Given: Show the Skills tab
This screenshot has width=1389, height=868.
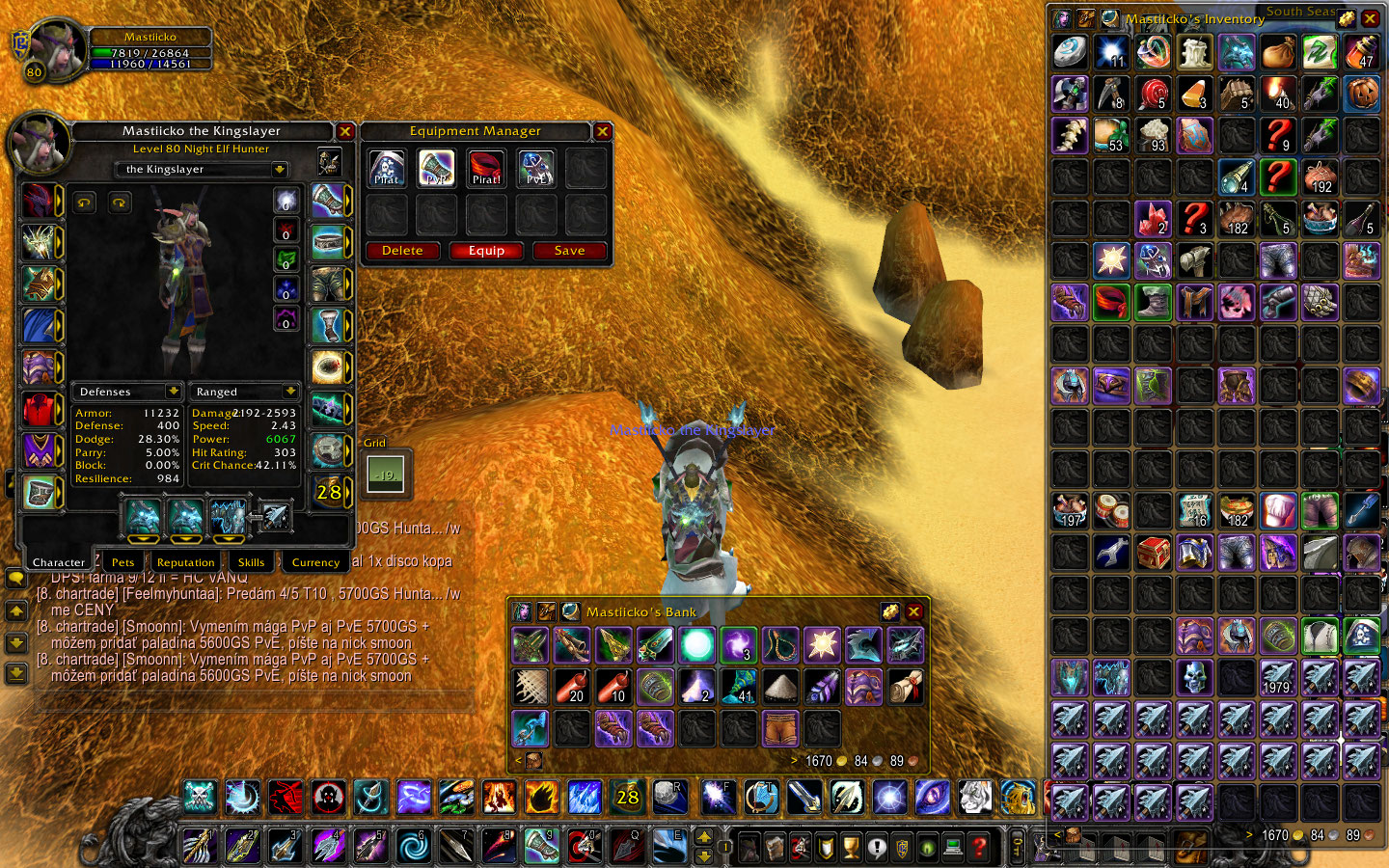Looking at the screenshot, I should click(x=251, y=562).
